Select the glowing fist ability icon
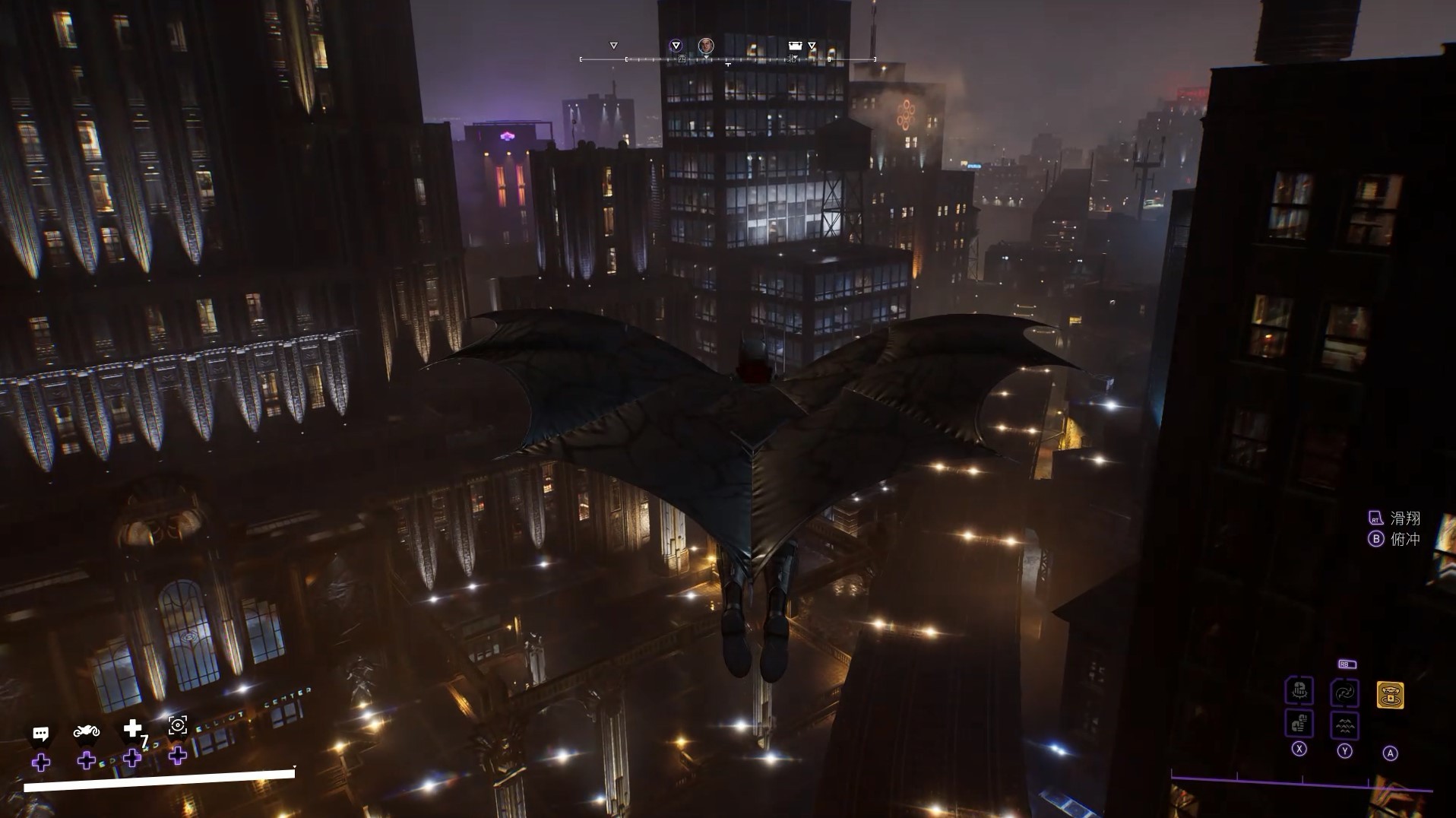The image size is (1456, 818). tap(1299, 691)
